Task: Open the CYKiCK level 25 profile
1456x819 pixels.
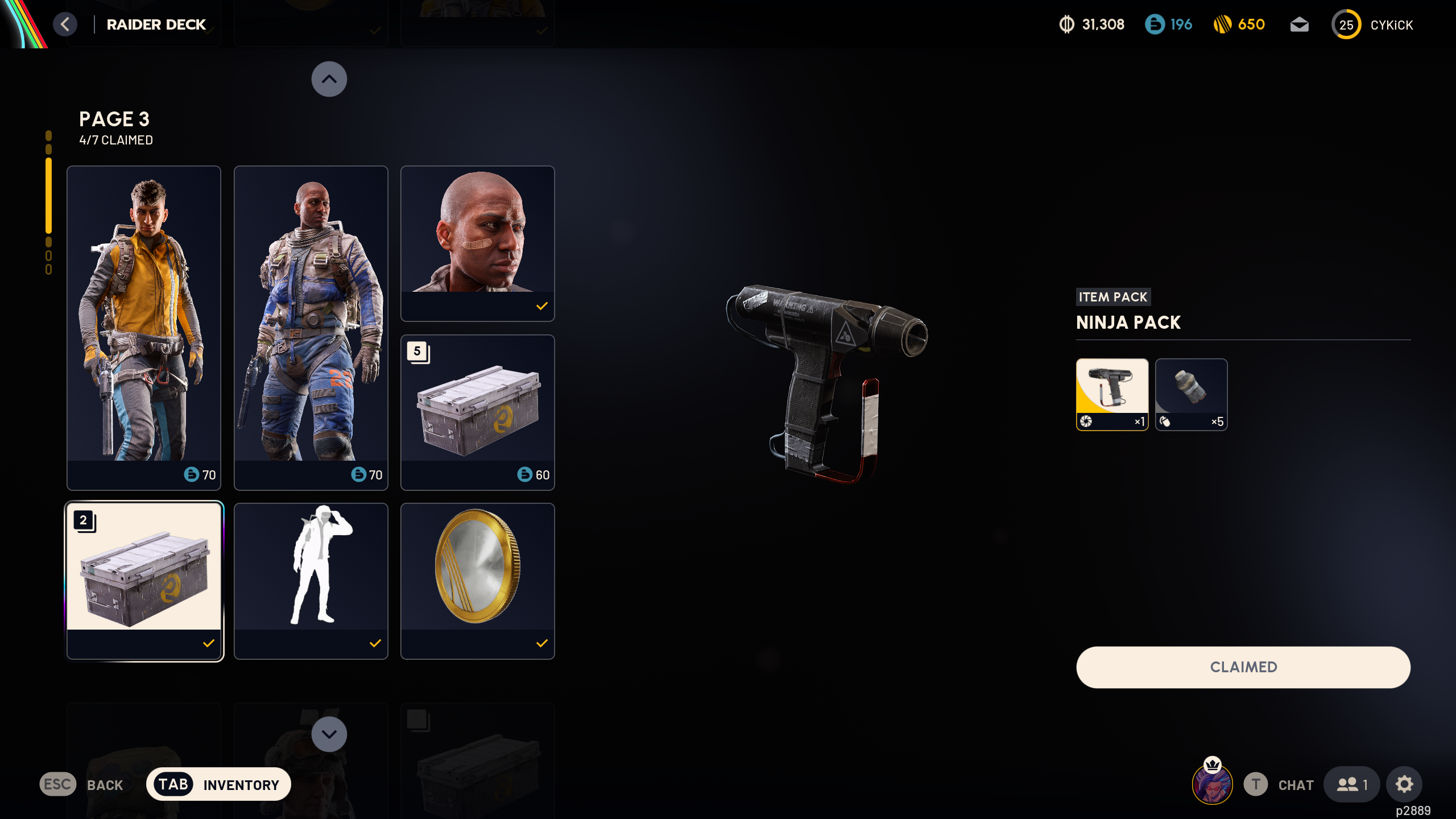Action: [x=1346, y=24]
